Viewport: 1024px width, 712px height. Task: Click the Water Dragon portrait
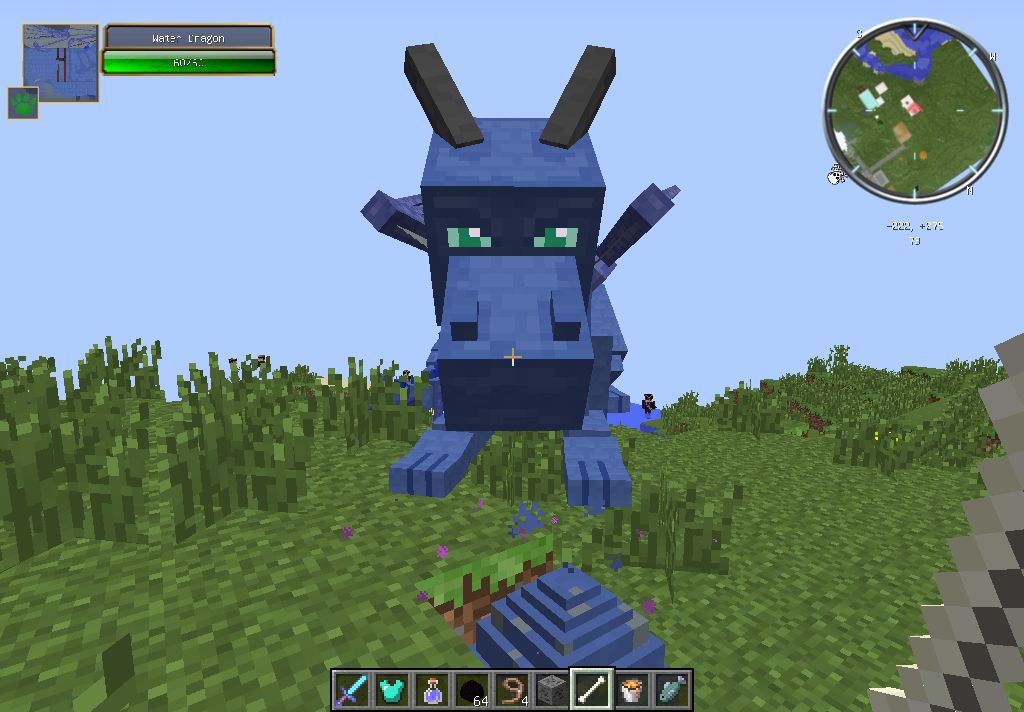pos(60,63)
